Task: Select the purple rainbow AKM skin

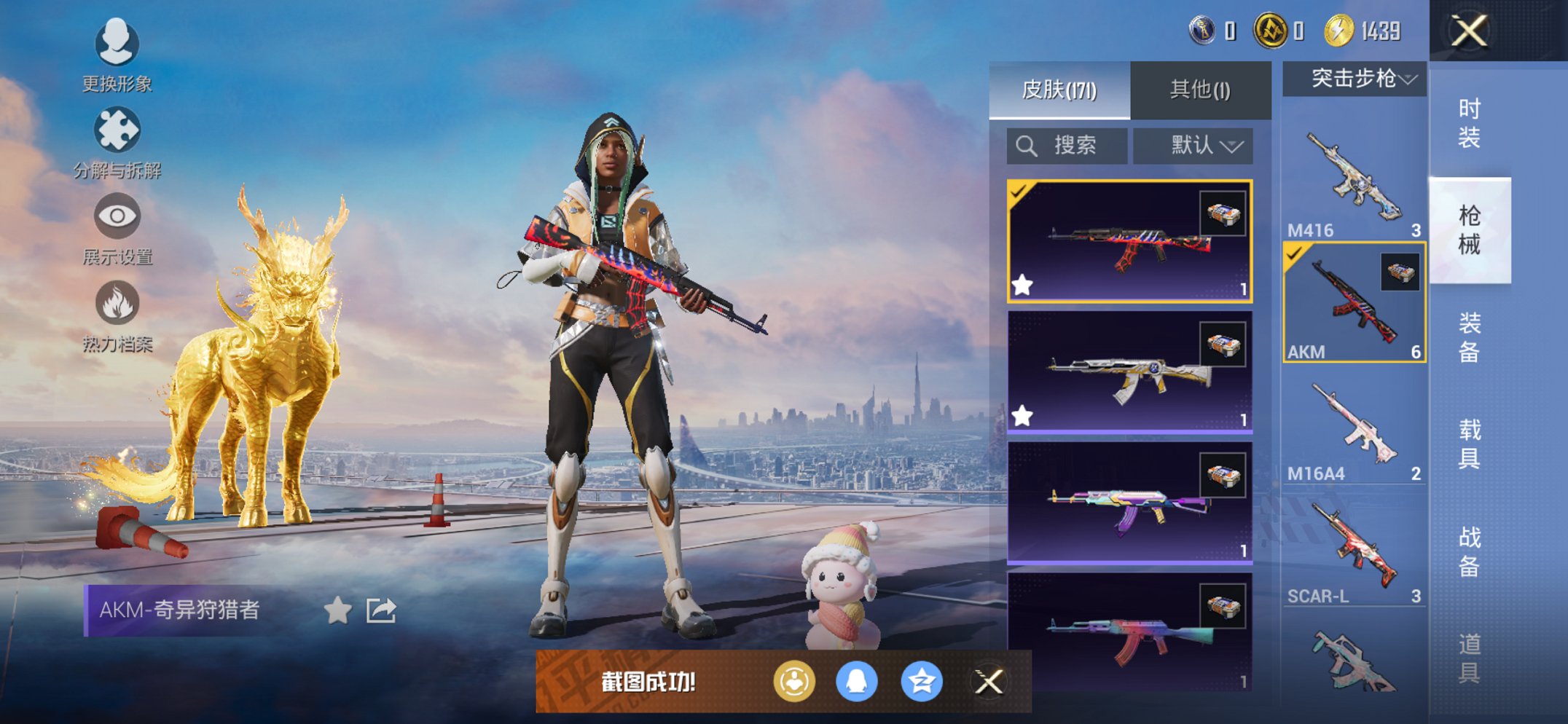Action: pyautogui.click(x=1129, y=504)
